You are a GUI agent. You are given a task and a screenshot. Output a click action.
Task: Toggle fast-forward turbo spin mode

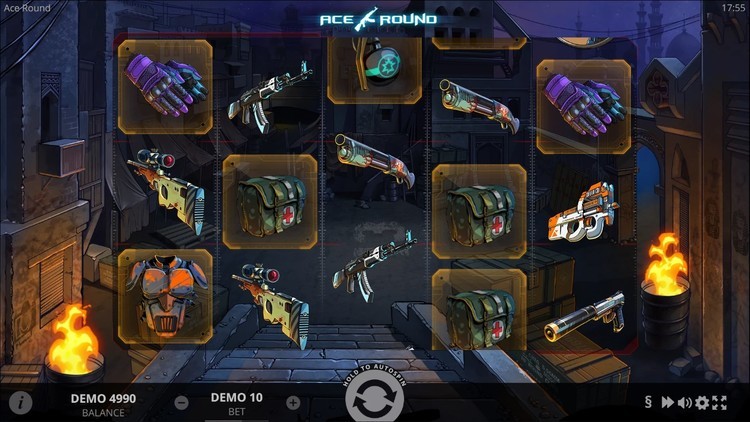click(x=667, y=402)
